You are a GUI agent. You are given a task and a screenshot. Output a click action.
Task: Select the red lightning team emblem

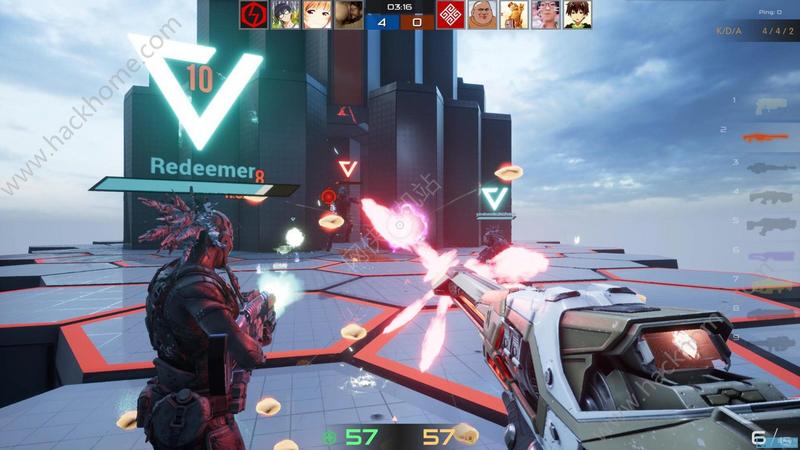click(x=253, y=14)
